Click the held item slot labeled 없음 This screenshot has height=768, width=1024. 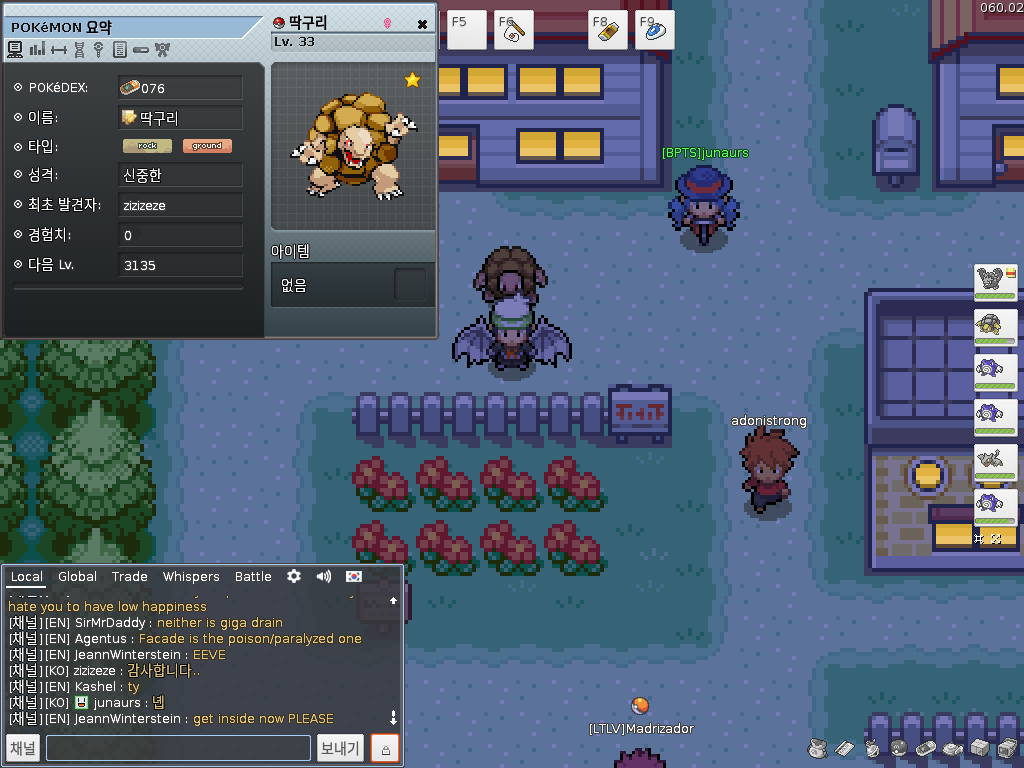pos(410,285)
